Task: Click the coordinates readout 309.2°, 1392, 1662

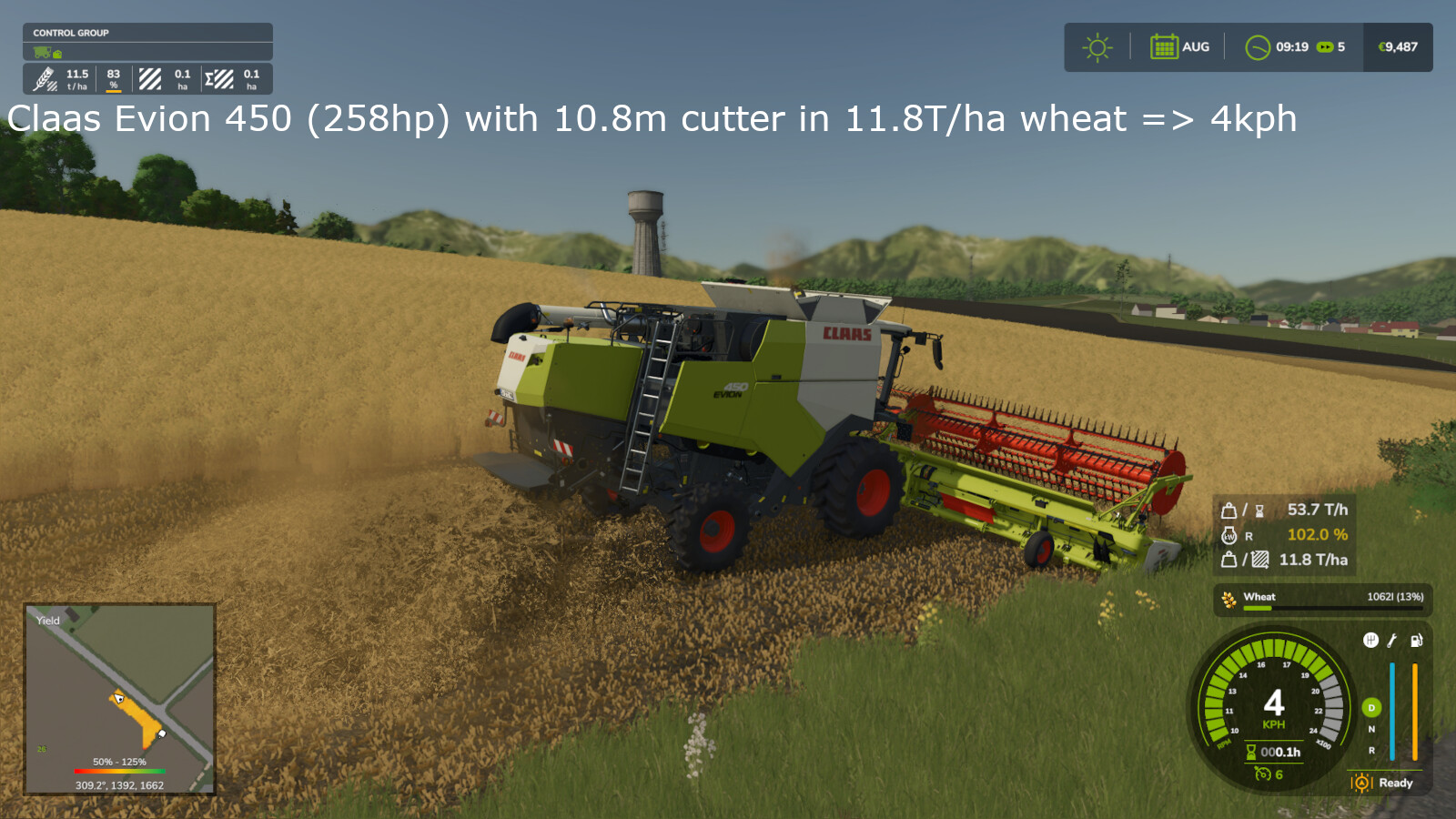Action: 119,784
